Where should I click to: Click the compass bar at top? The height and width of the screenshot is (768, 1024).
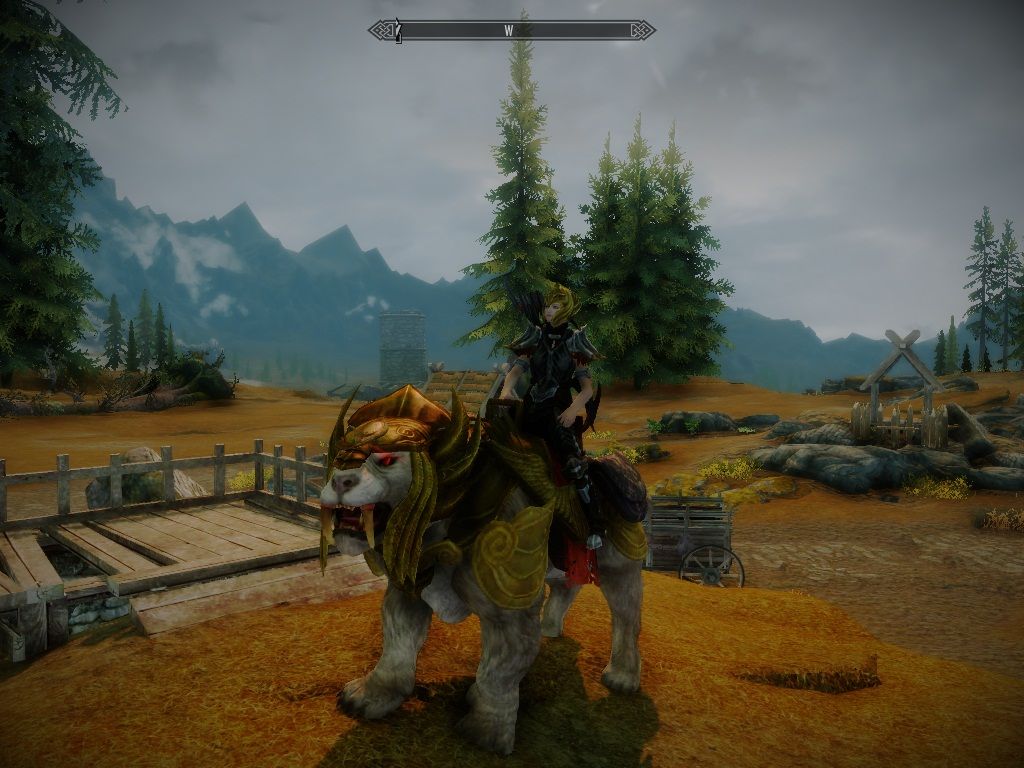point(511,30)
